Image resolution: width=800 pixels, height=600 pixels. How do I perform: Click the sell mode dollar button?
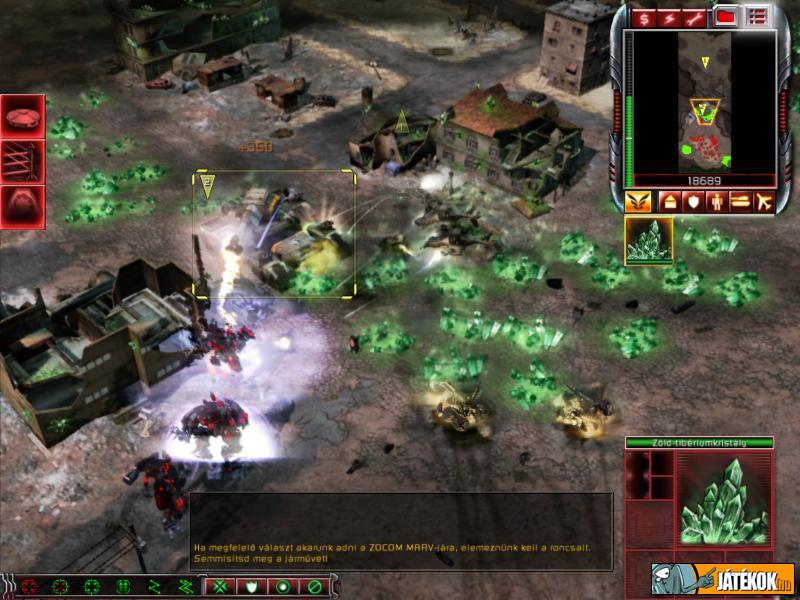coord(641,17)
